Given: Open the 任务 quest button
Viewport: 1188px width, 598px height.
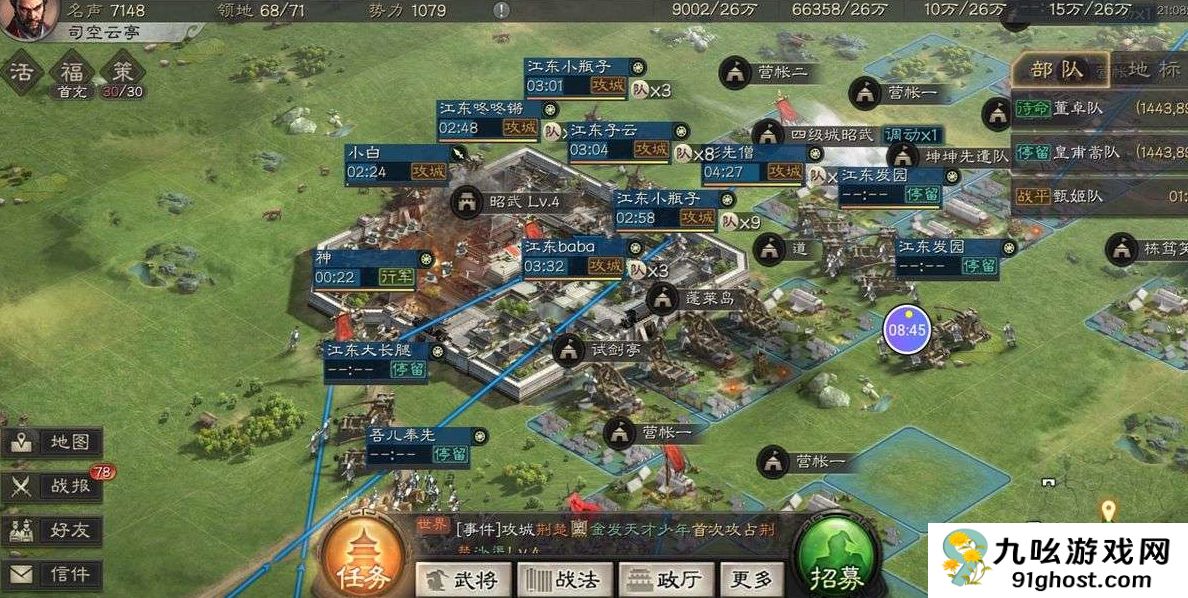Looking at the screenshot, I should coord(363,560).
